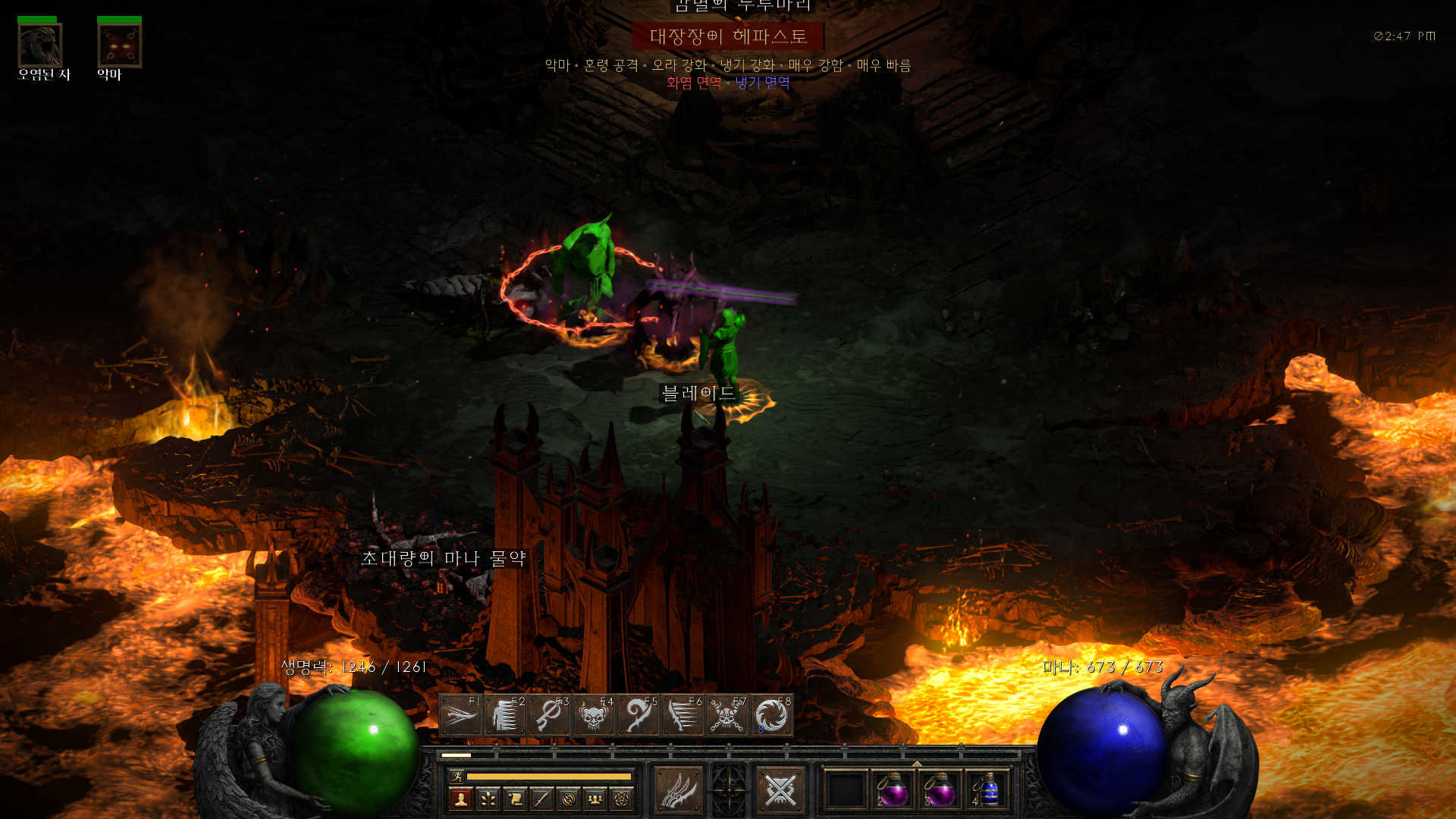
Task: Use the blue mana potion in belt slot 4
Action: 987,790
